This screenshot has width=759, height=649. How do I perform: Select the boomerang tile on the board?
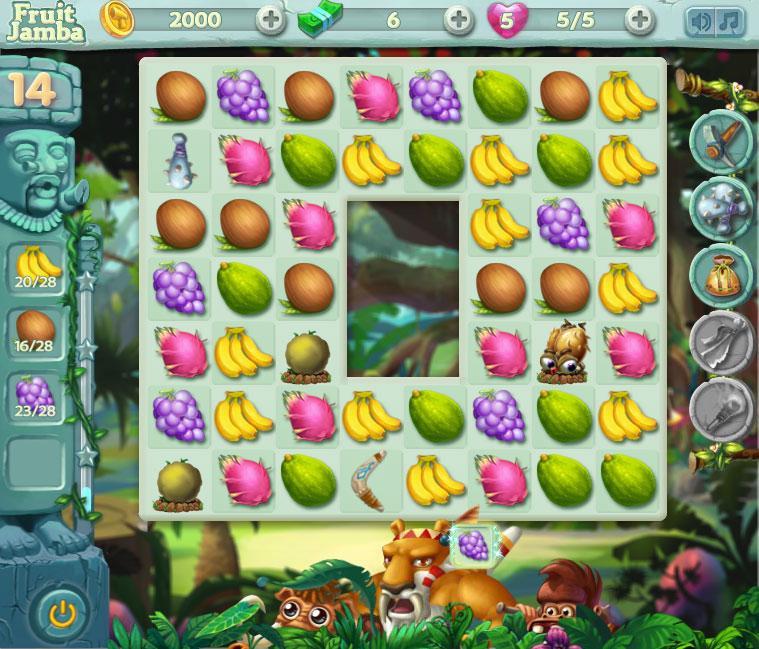[x=370, y=480]
